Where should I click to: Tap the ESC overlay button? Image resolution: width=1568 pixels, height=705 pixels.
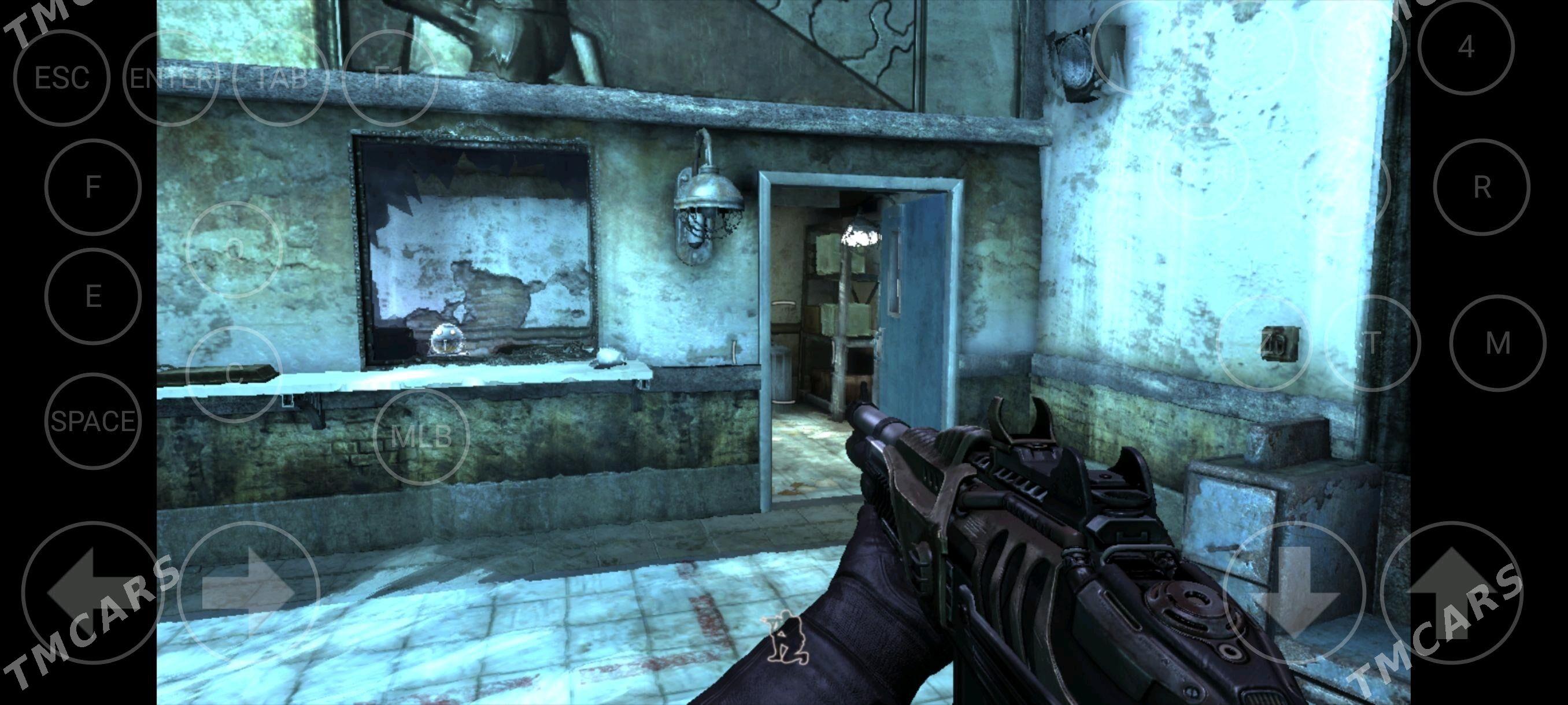61,79
